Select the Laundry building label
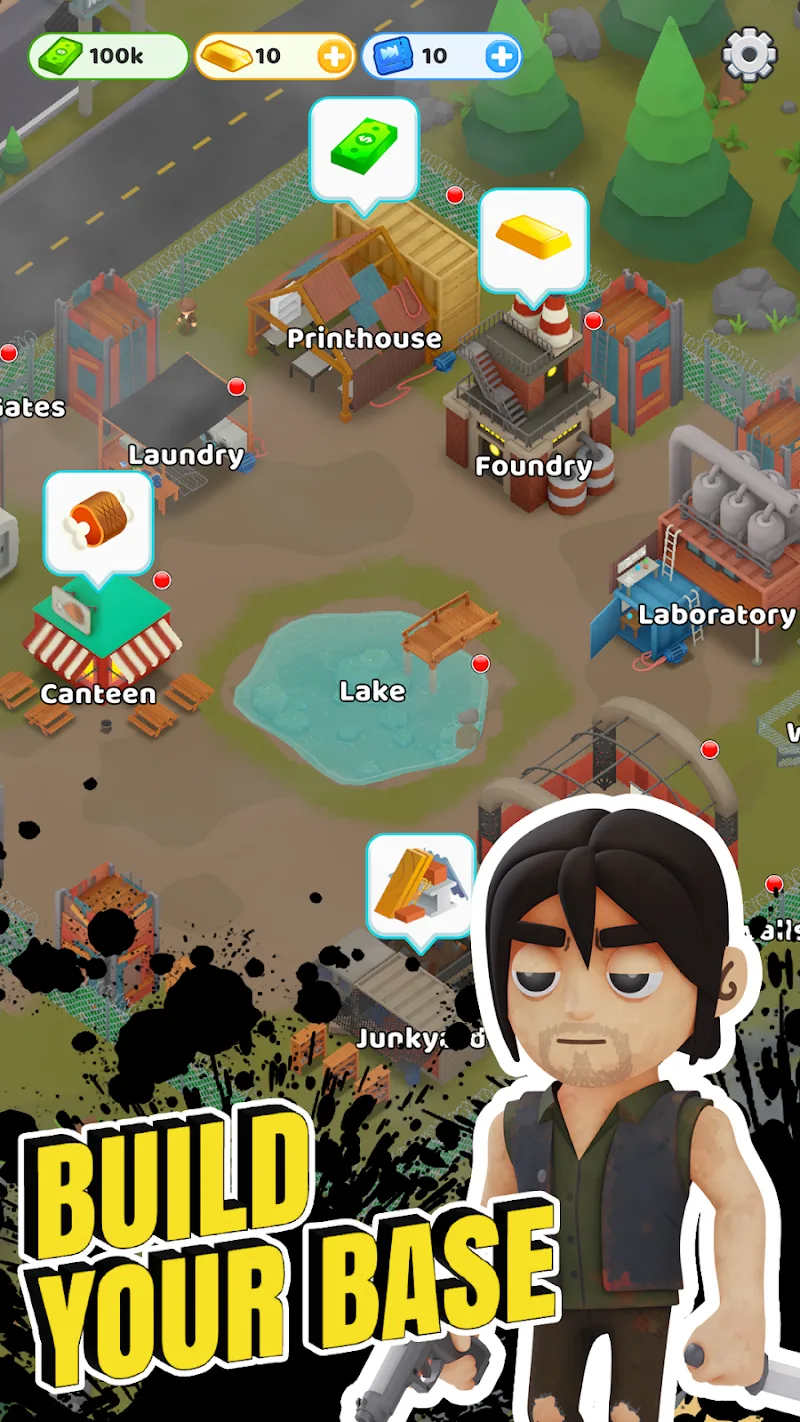The image size is (800, 1422). 186,456
